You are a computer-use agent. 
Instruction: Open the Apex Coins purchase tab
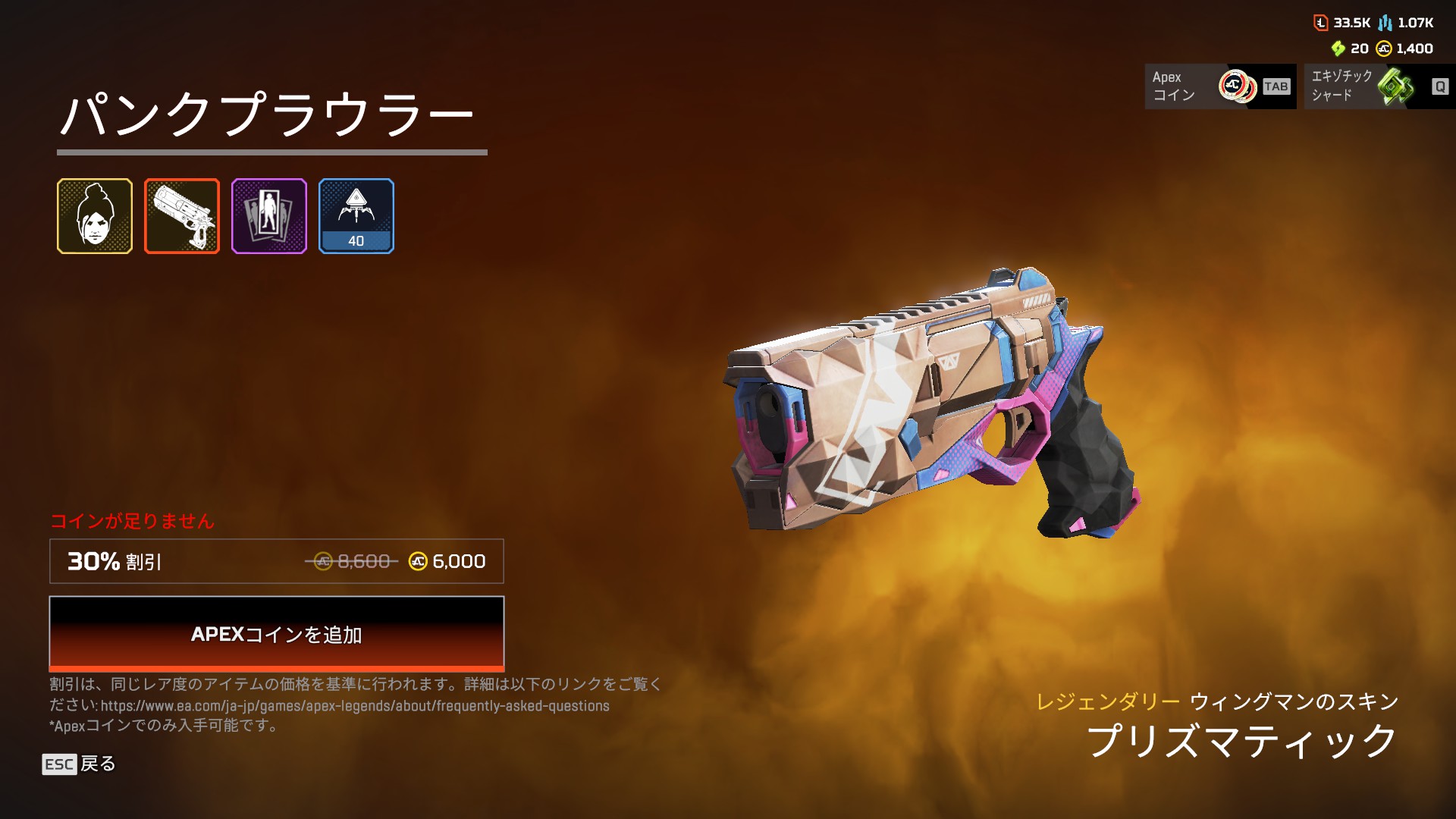[x=1220, y=86]
